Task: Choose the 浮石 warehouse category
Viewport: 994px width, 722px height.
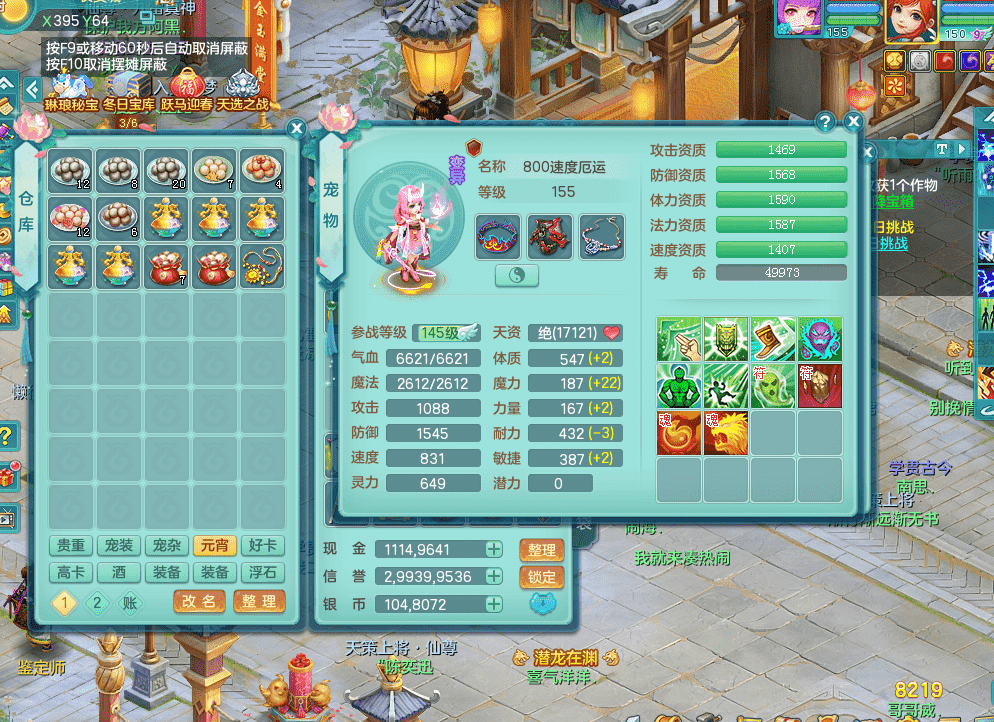Action: [263, 572]
